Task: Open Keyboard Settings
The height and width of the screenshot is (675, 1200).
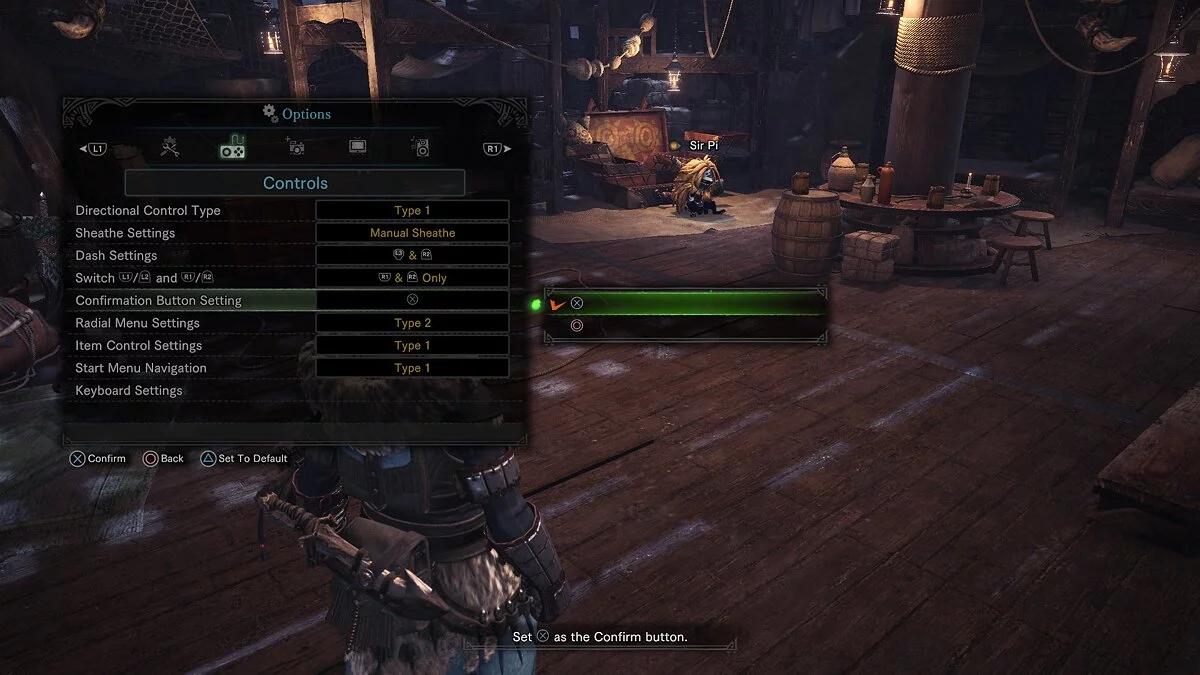Action: tap(129, 391)
